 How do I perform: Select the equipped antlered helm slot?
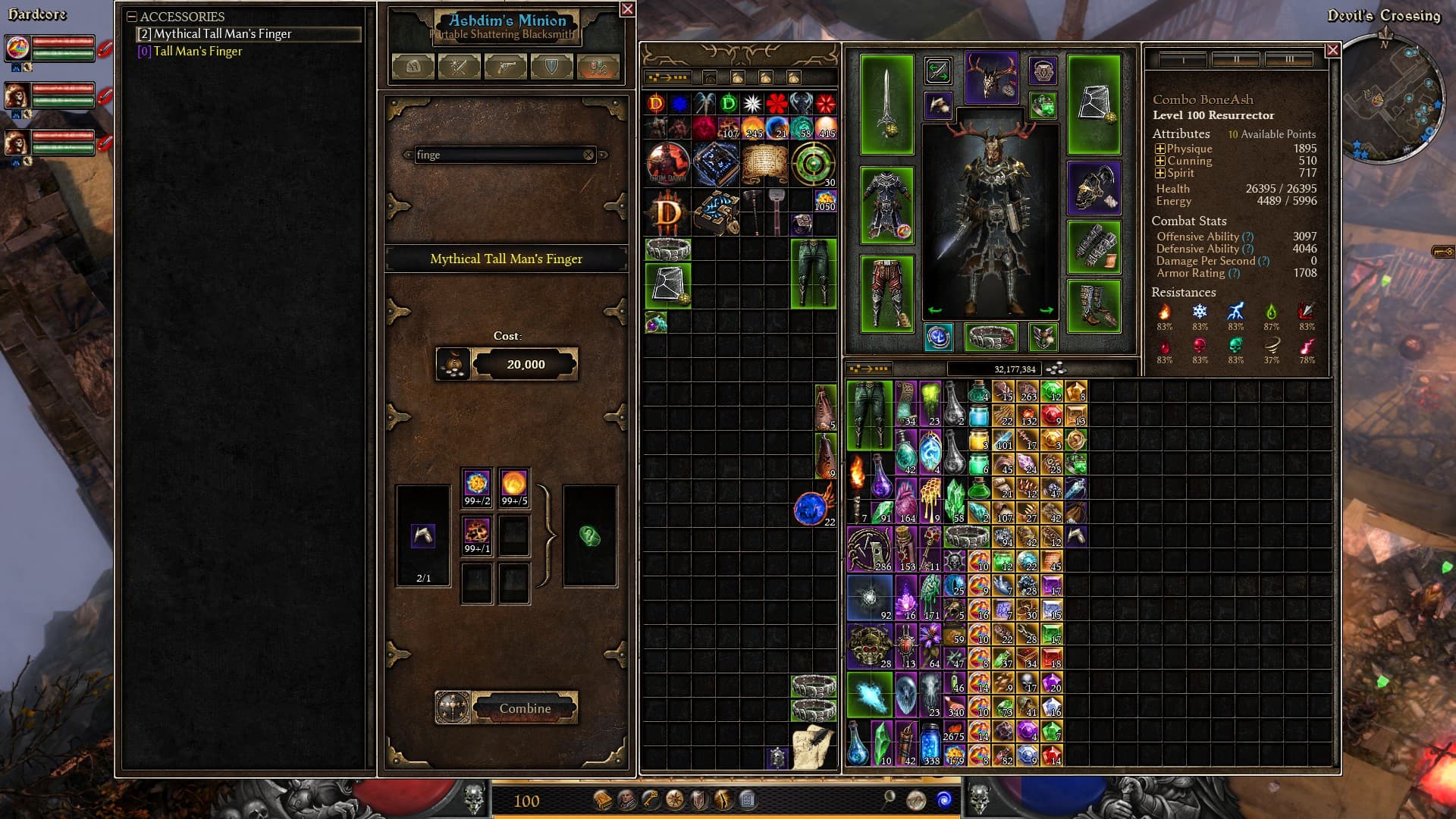coord(991,78)
